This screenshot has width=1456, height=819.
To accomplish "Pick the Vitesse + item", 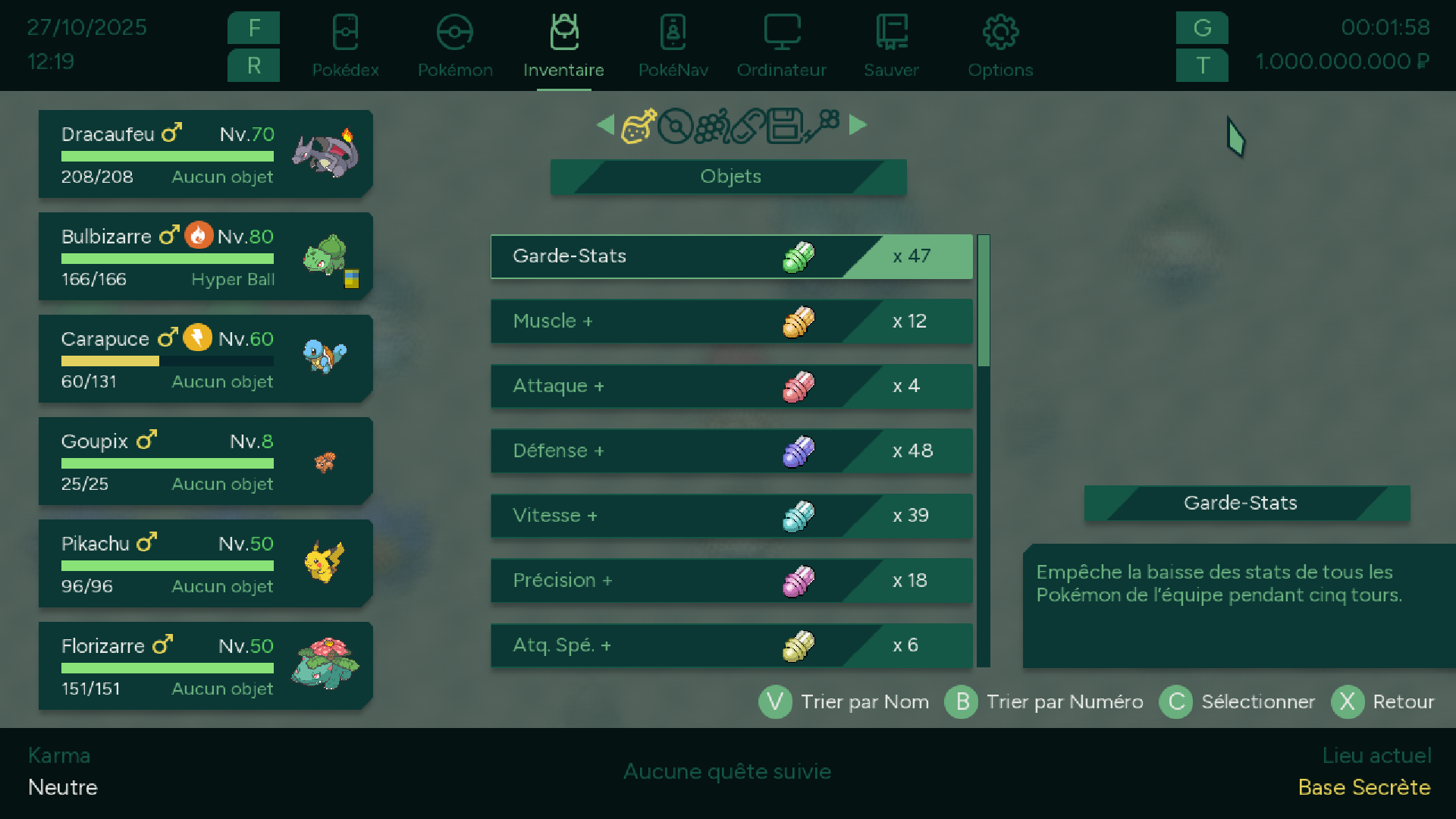I will [x=731, y=516].
